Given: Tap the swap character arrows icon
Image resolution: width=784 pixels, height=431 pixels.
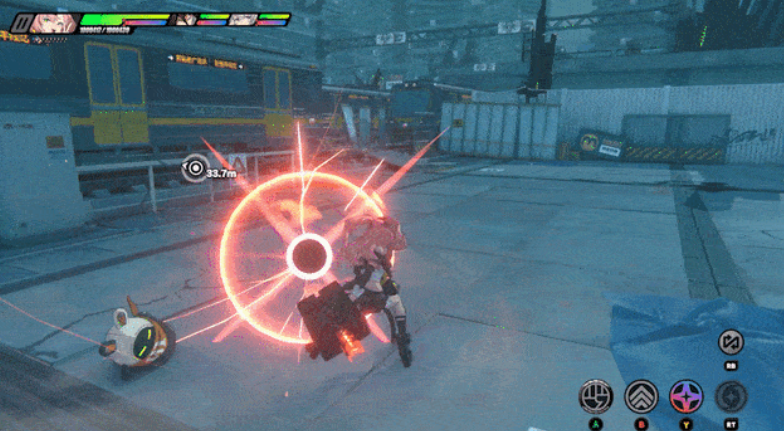Looking at the screenshot, I should [732, 343].
